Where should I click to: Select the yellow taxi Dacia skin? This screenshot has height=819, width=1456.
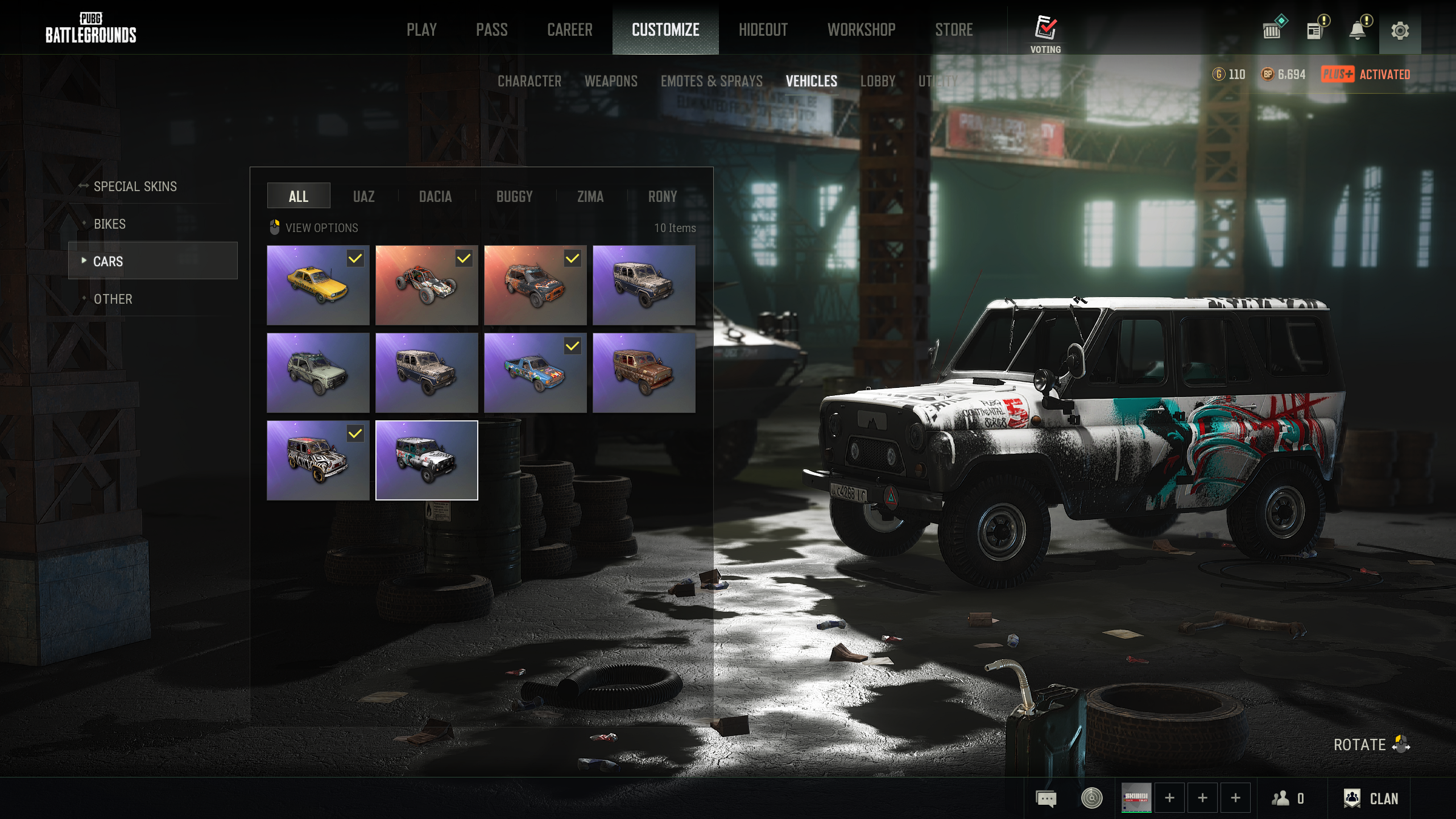click(x=318, y=285)
